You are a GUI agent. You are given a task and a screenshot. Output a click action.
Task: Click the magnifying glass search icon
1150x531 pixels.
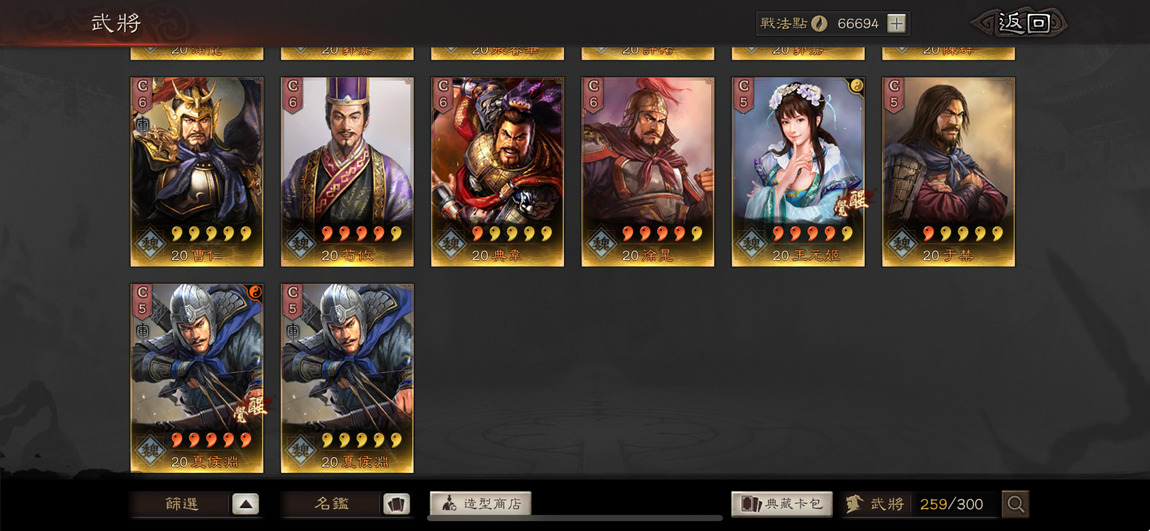tap(1015, 504)
